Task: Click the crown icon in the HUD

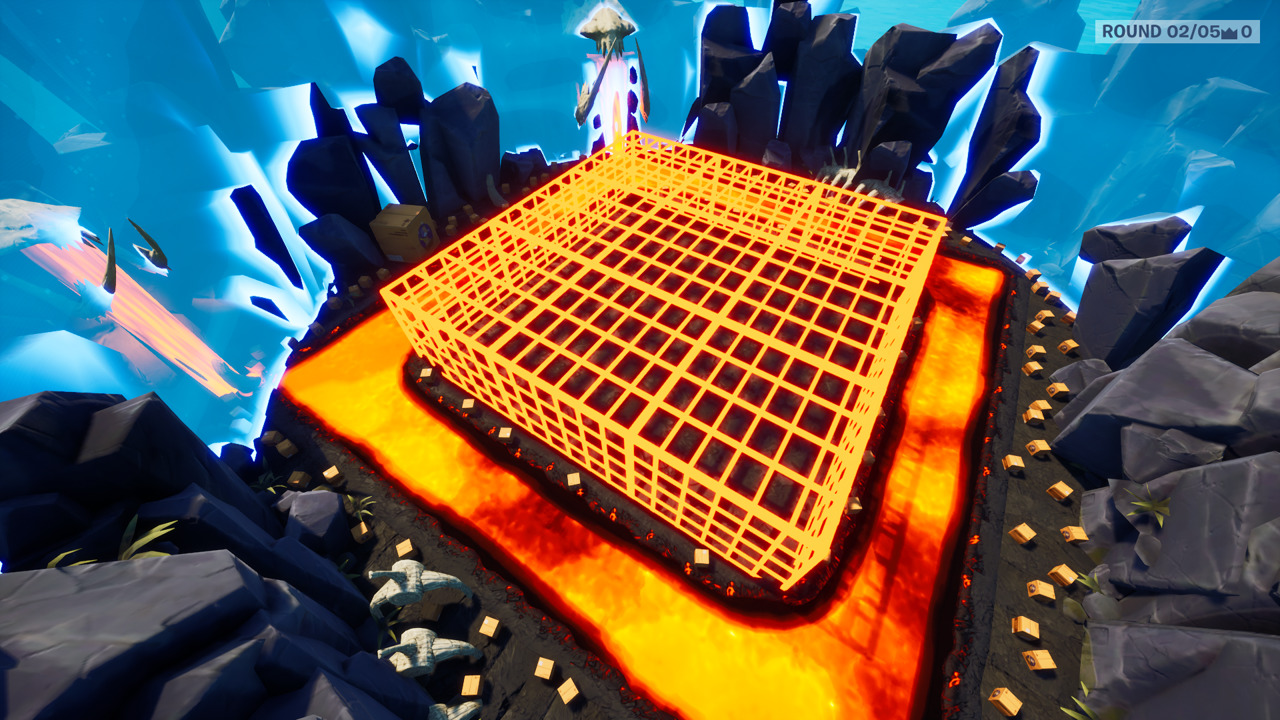Action: (1229, 32)
